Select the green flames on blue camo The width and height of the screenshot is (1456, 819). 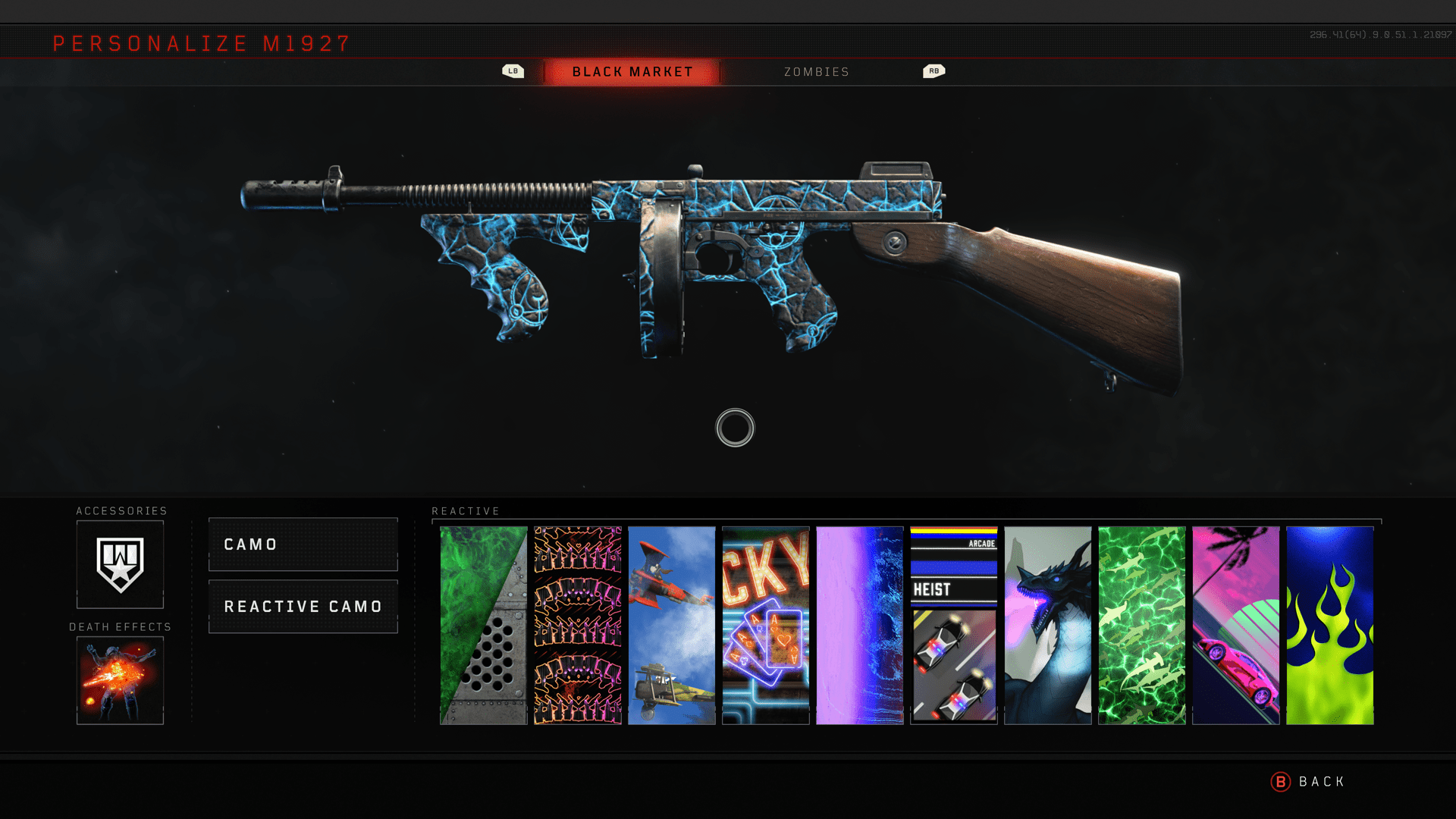[1330, 626]
